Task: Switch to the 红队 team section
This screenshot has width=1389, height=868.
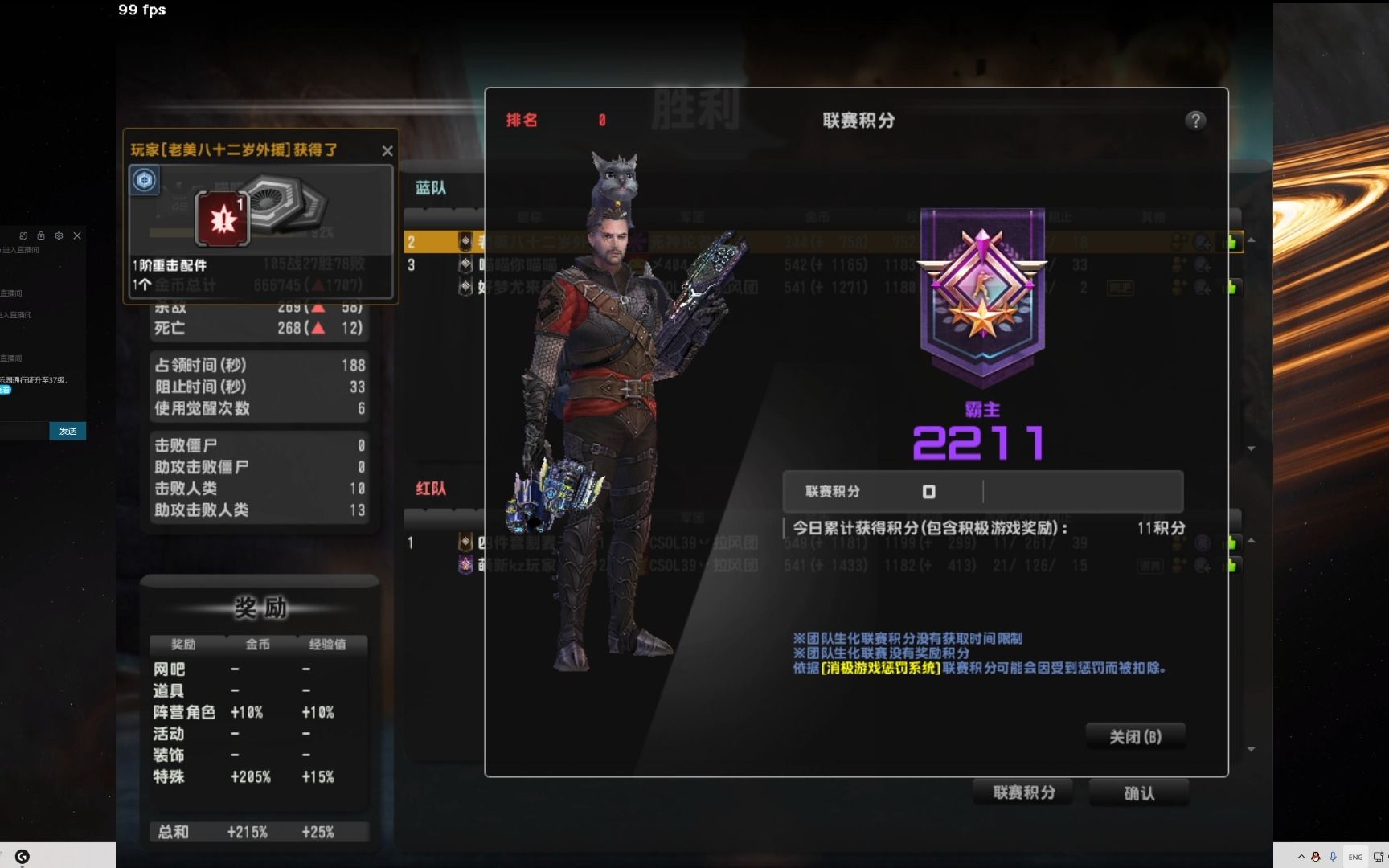Action: pos(431,488)
